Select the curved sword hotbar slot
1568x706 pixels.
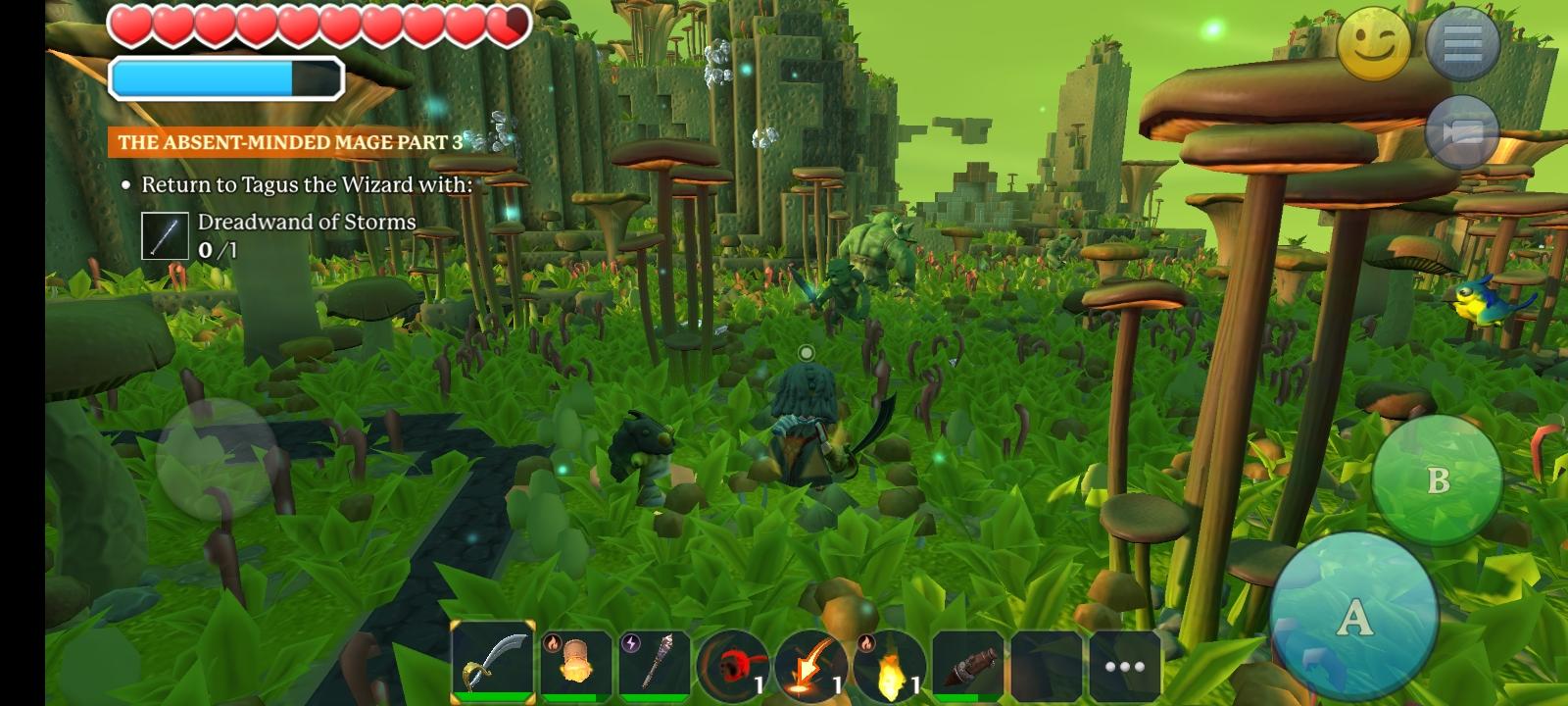(x=494, y=664)
